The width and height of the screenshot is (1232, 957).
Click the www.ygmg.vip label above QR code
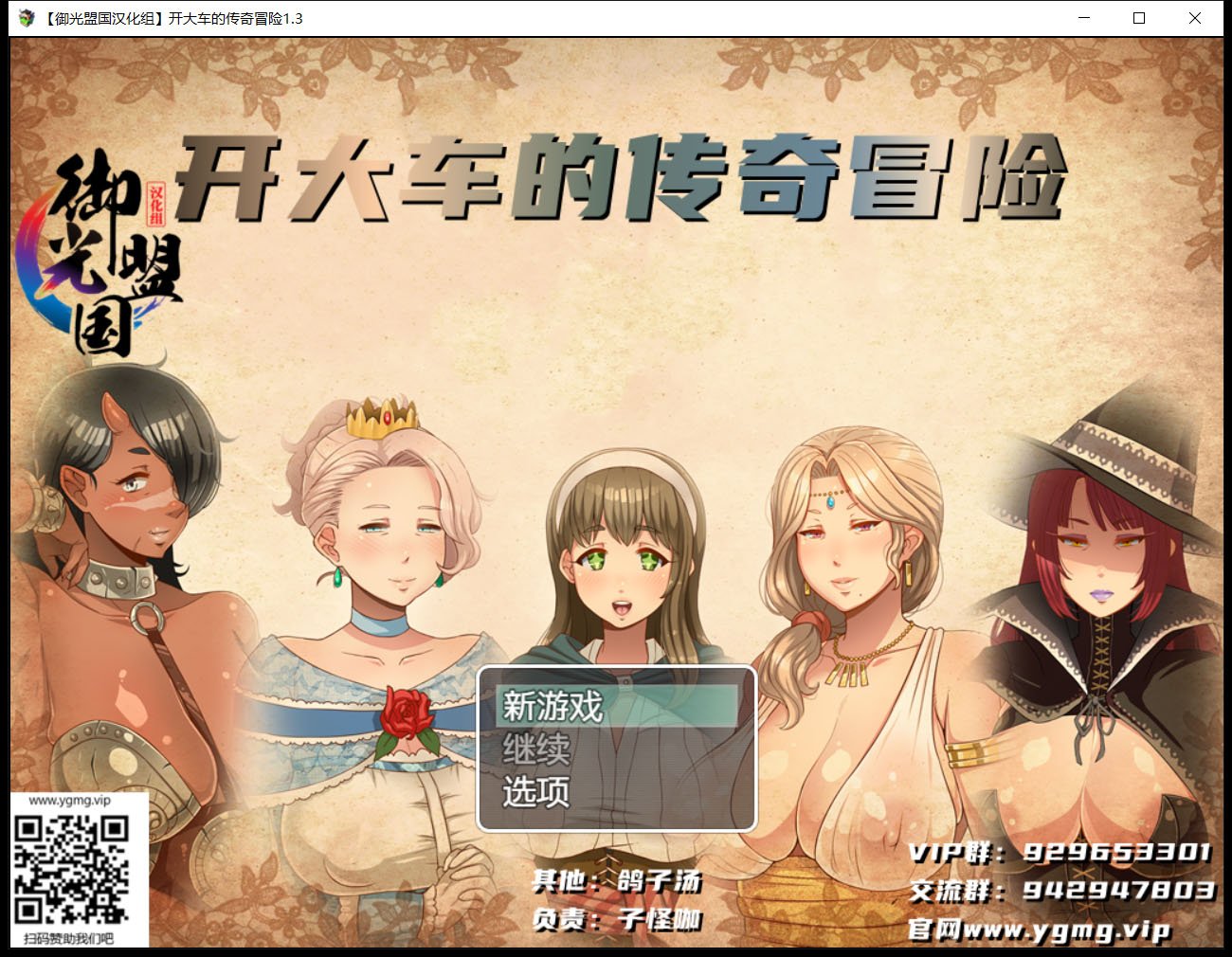pos(70,803)
